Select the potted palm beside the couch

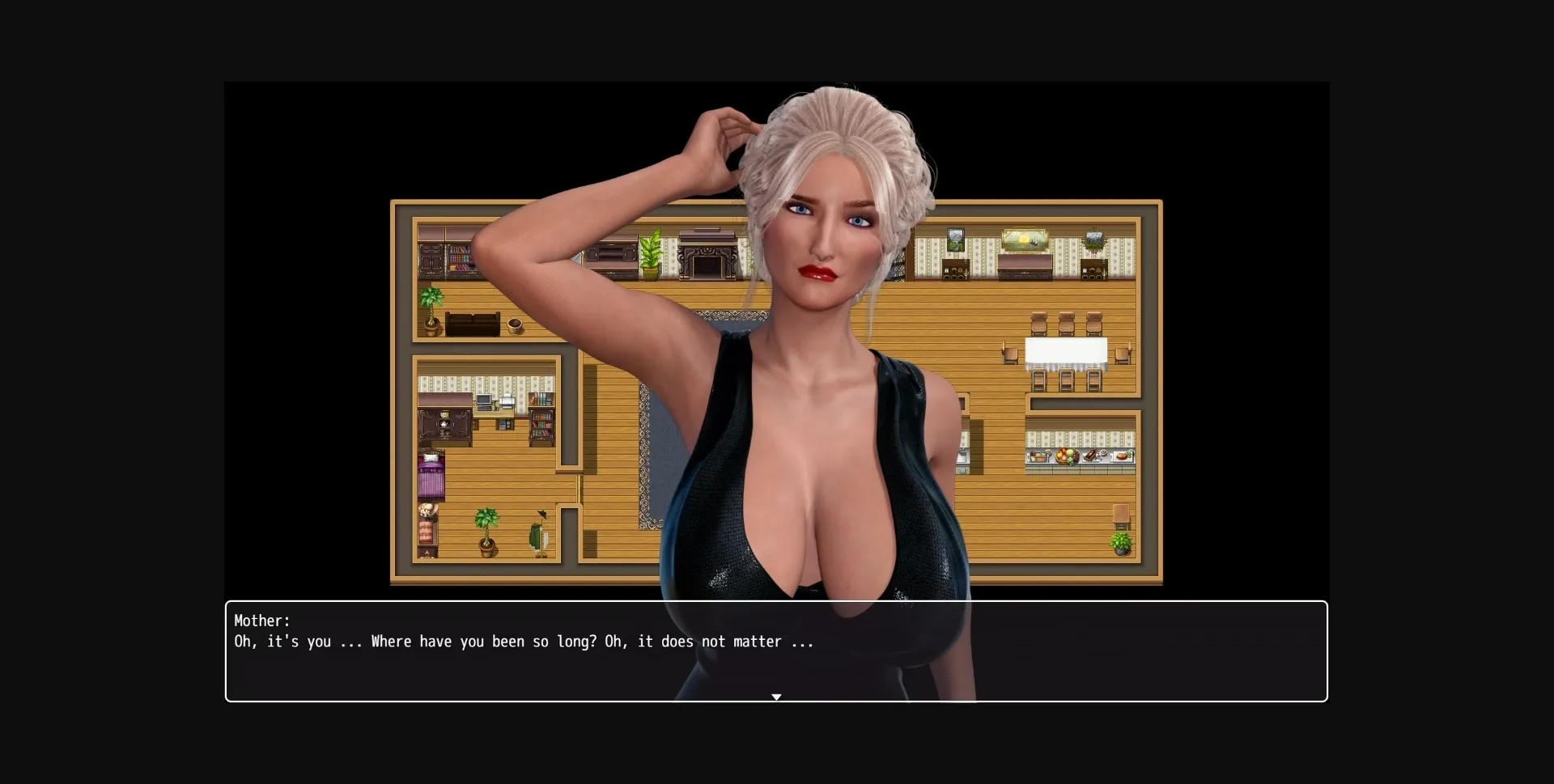tap(431, 311)
